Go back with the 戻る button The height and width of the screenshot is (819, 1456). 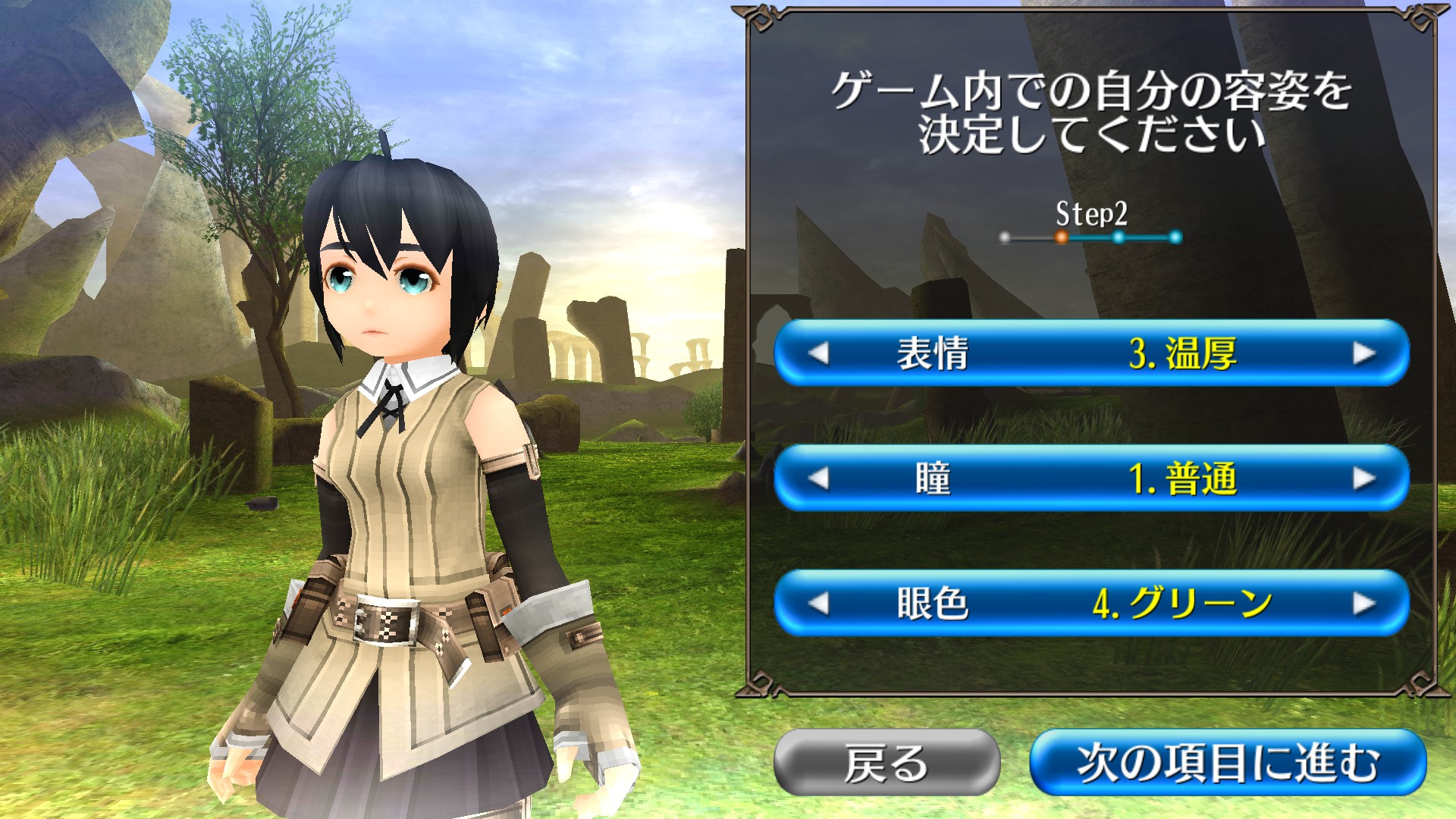[x=886, y=762]
